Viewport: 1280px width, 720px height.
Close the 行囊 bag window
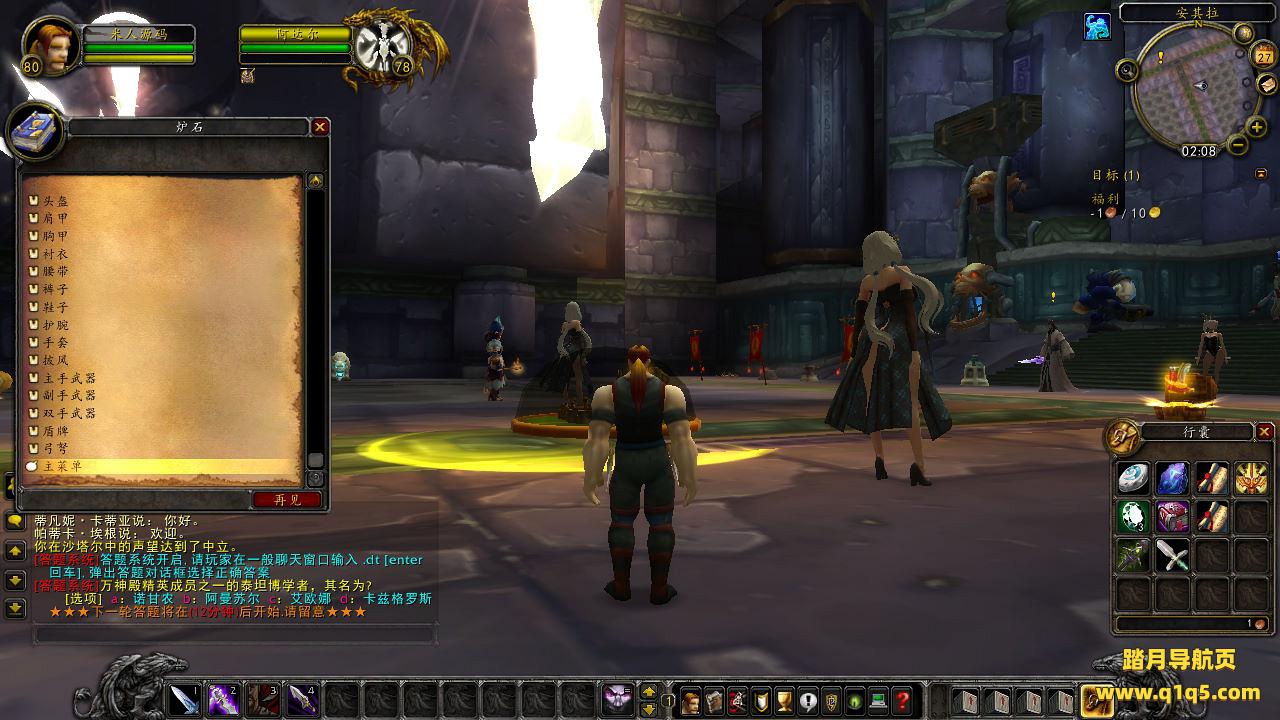click(x=1265, y=432)
